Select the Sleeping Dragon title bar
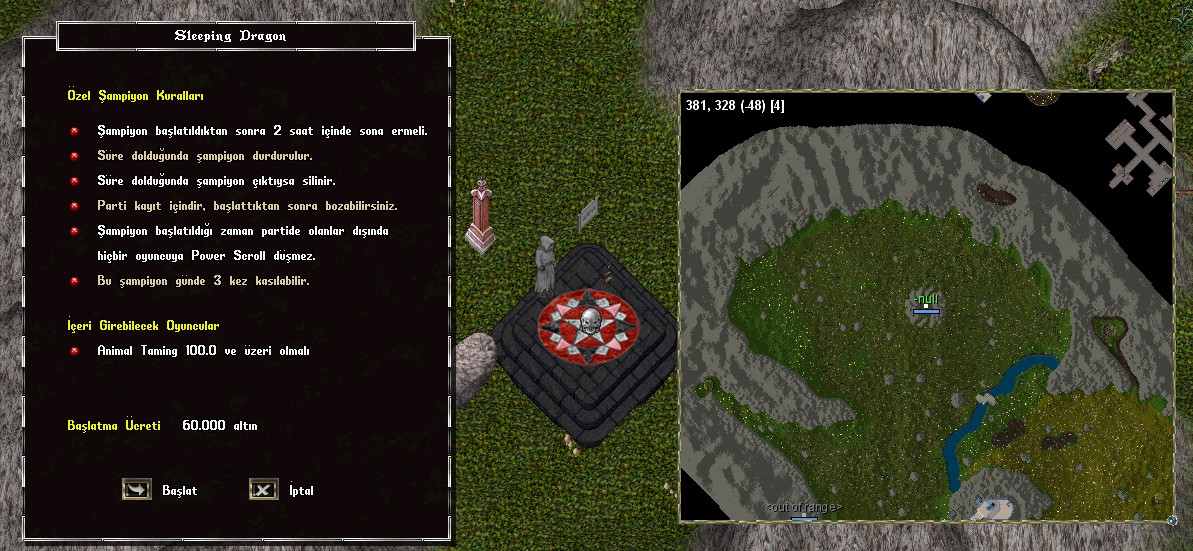The image size is (1193, 551). (236, 37)
